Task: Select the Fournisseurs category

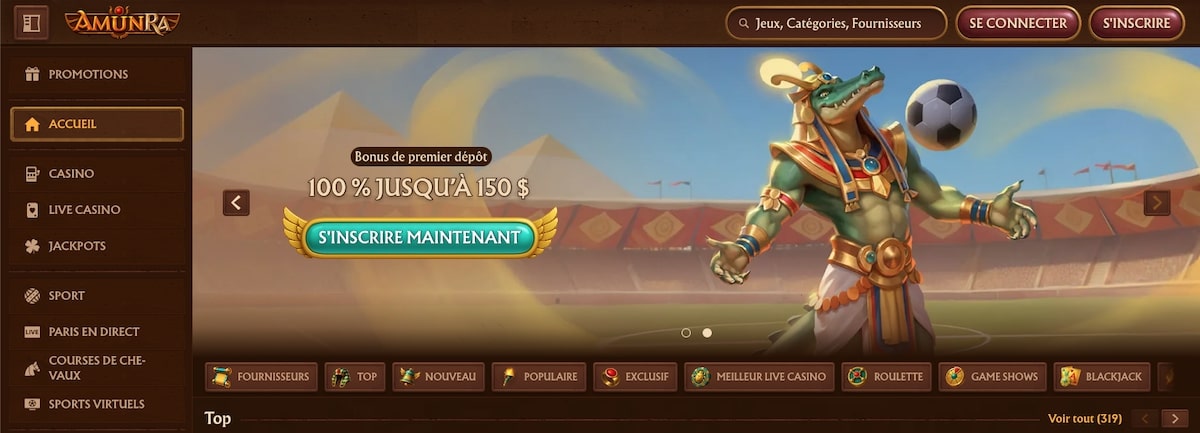Action: pos(262,377)
